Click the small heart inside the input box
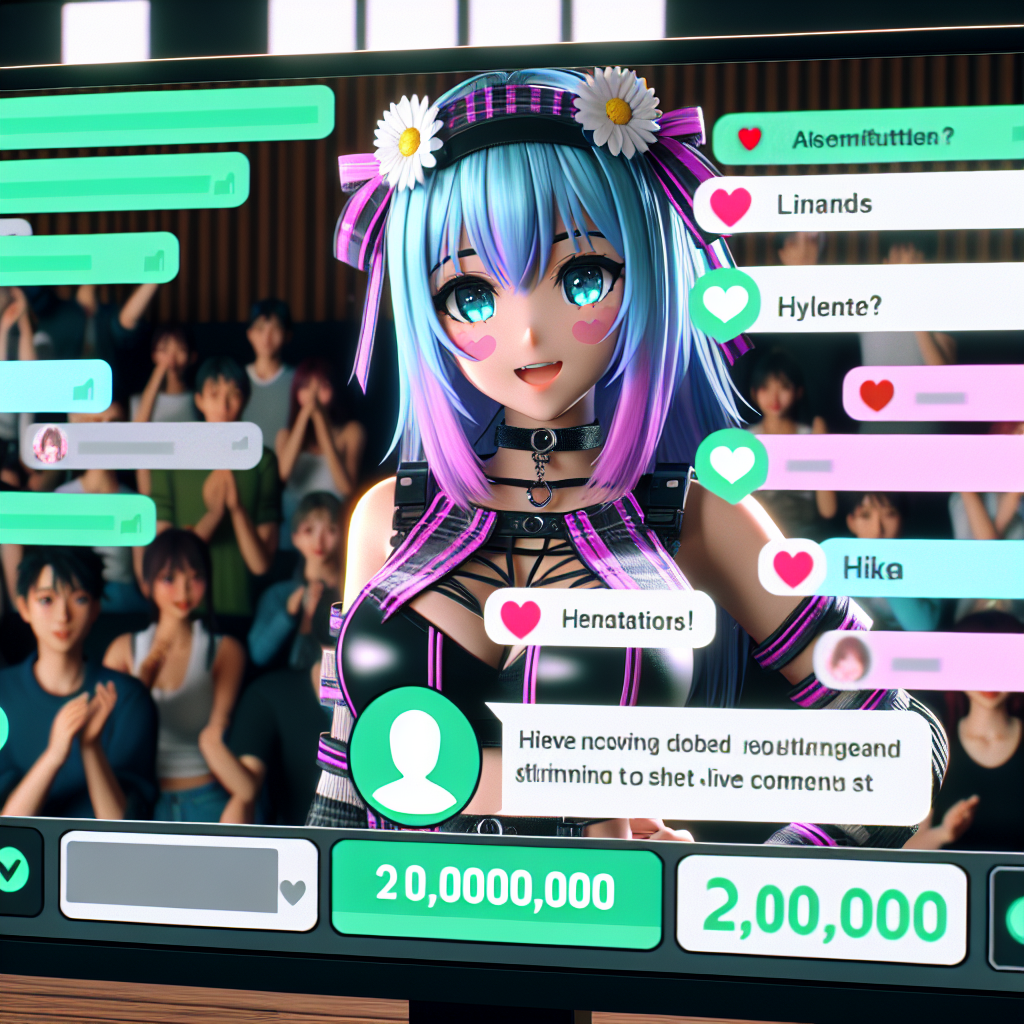Image resolution: width=1024 pixels, height=1024 pixels. [292, 890]
